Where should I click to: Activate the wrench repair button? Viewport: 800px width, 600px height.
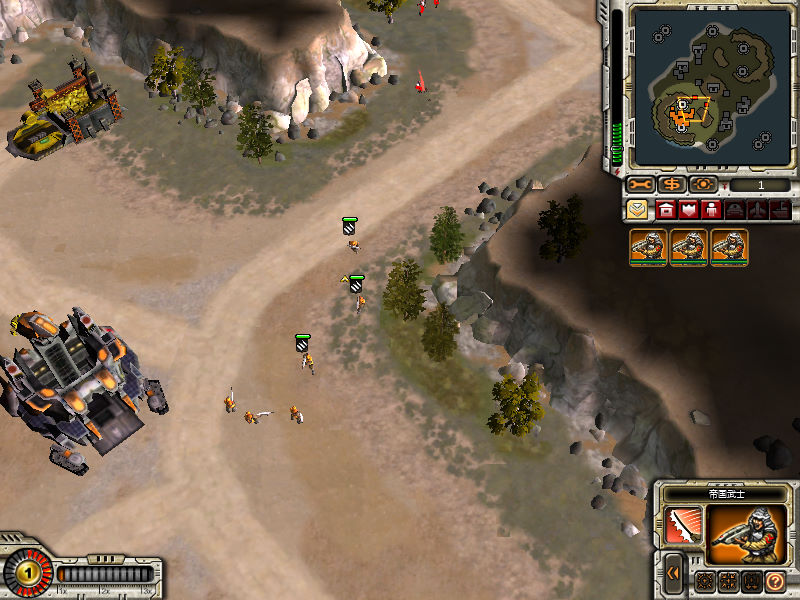pos(640,185)
